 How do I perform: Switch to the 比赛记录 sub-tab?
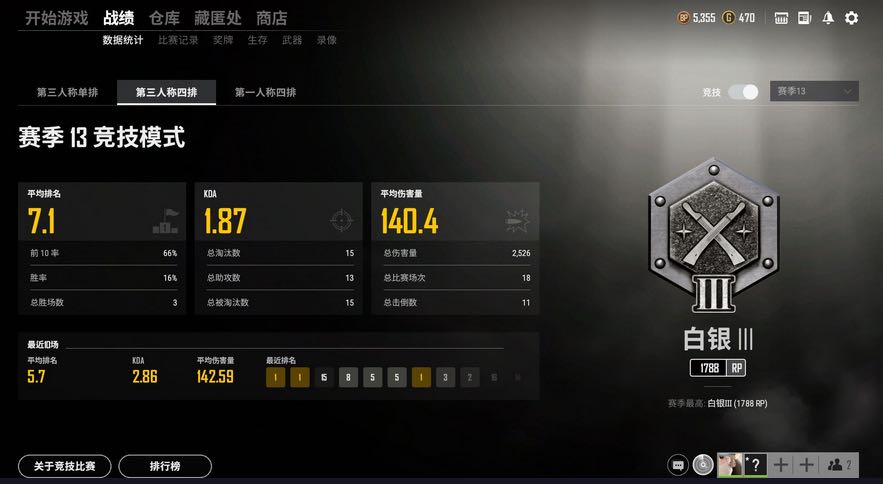(x=178, y=41)
